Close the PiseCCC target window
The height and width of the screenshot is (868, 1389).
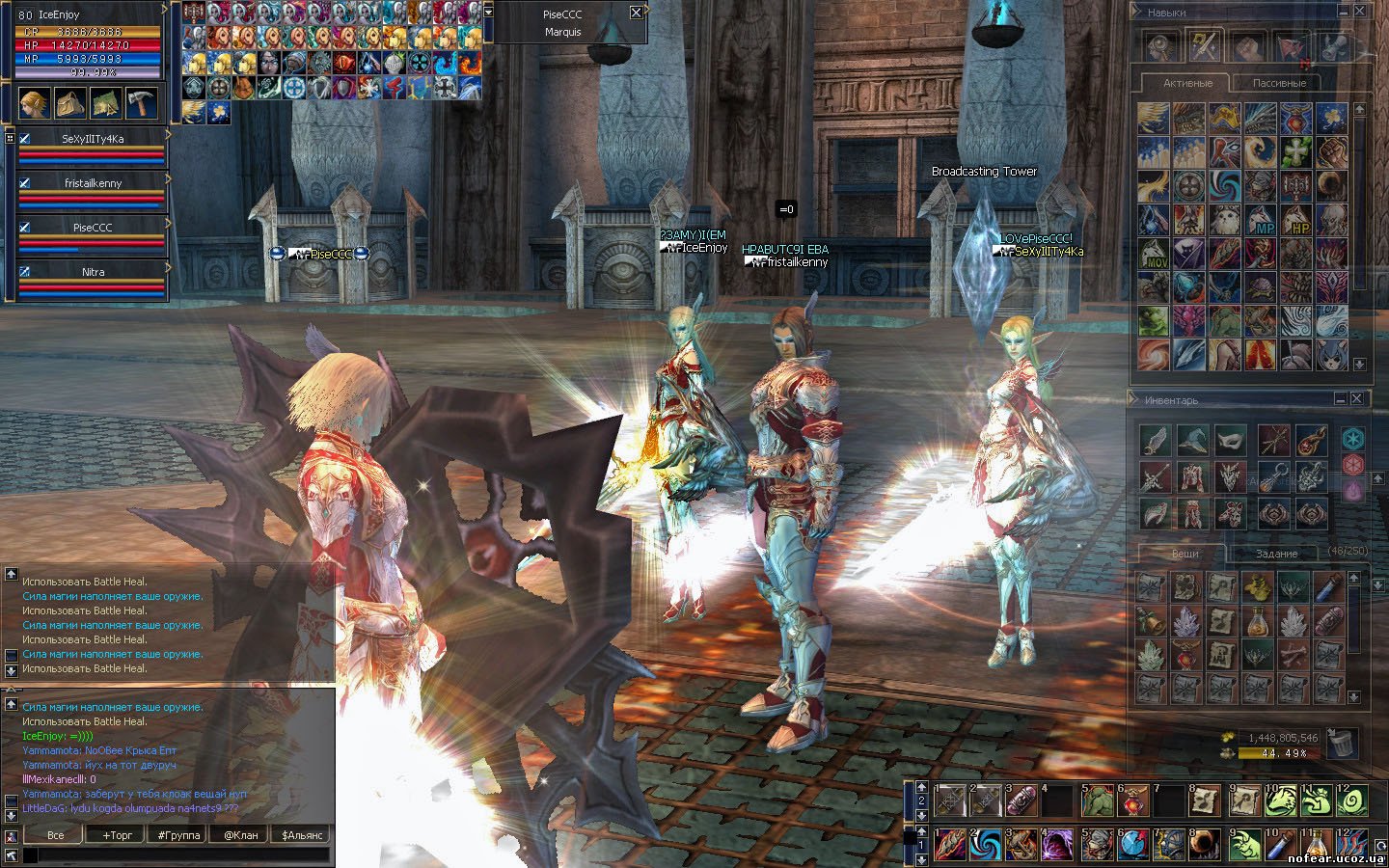pos(636,13)
